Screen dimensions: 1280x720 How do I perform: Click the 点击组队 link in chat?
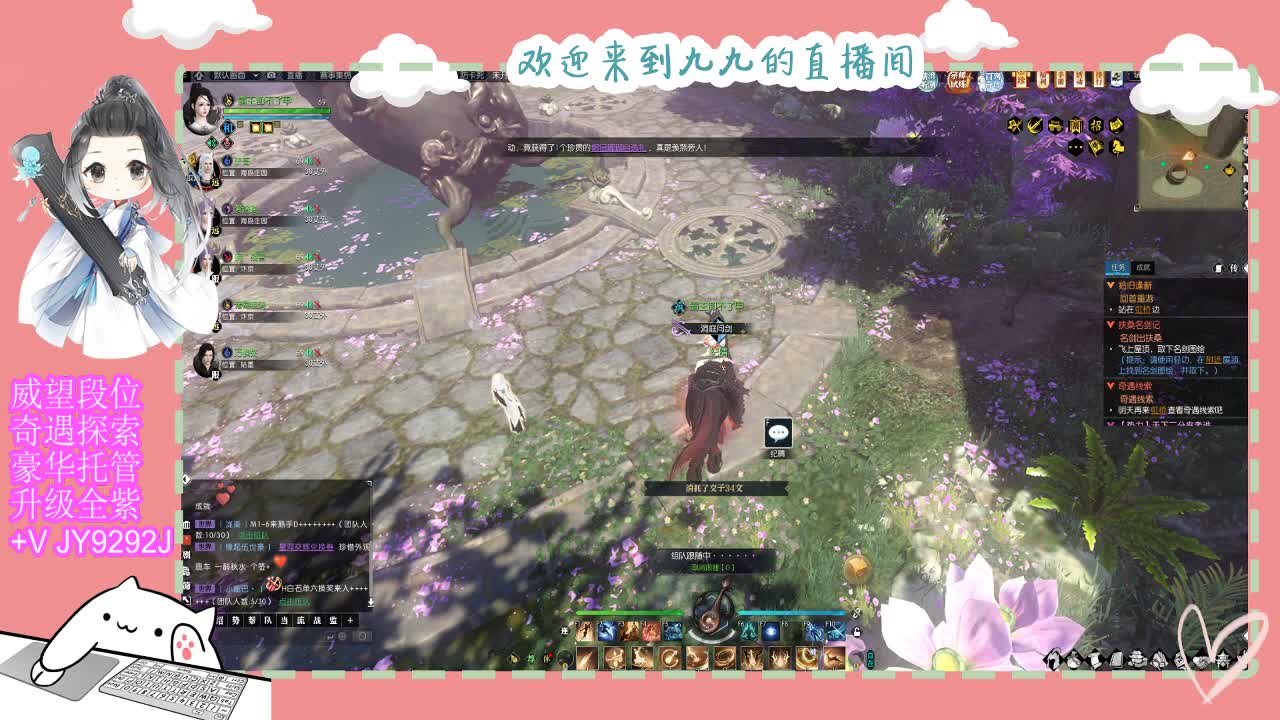click(254, 535)
